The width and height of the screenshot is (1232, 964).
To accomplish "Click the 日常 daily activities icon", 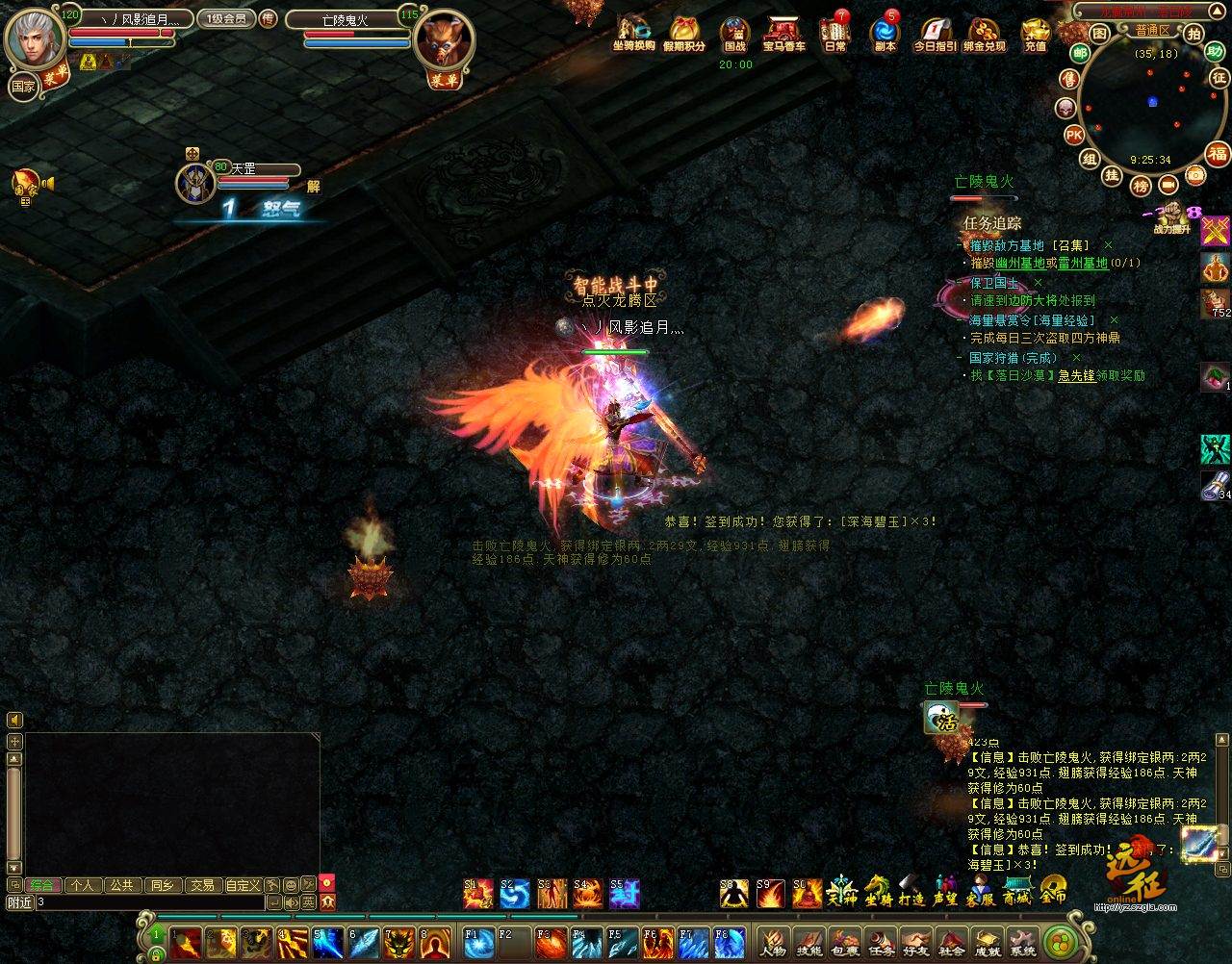I will [x=834, y=34].
